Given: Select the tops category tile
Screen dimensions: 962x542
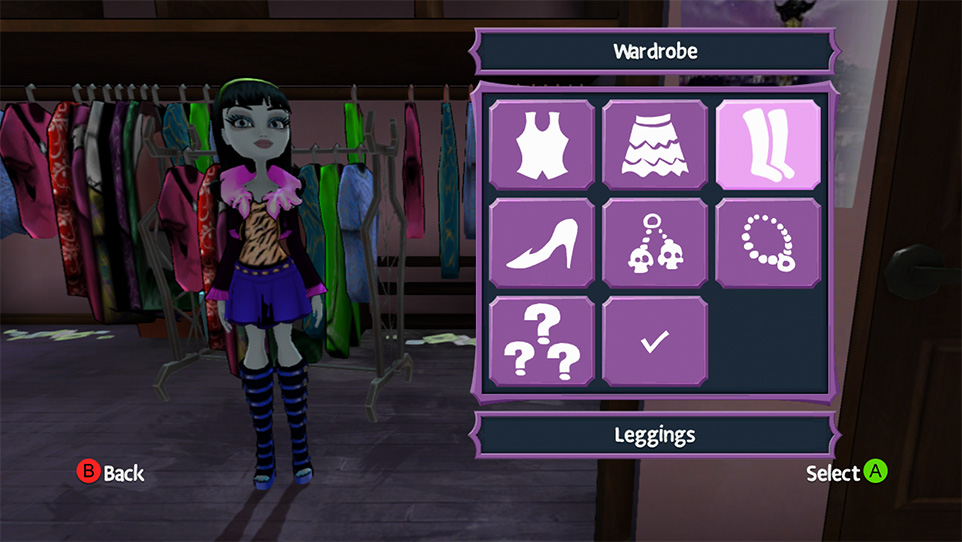Looking at the screenshot, I should [543, 144].
